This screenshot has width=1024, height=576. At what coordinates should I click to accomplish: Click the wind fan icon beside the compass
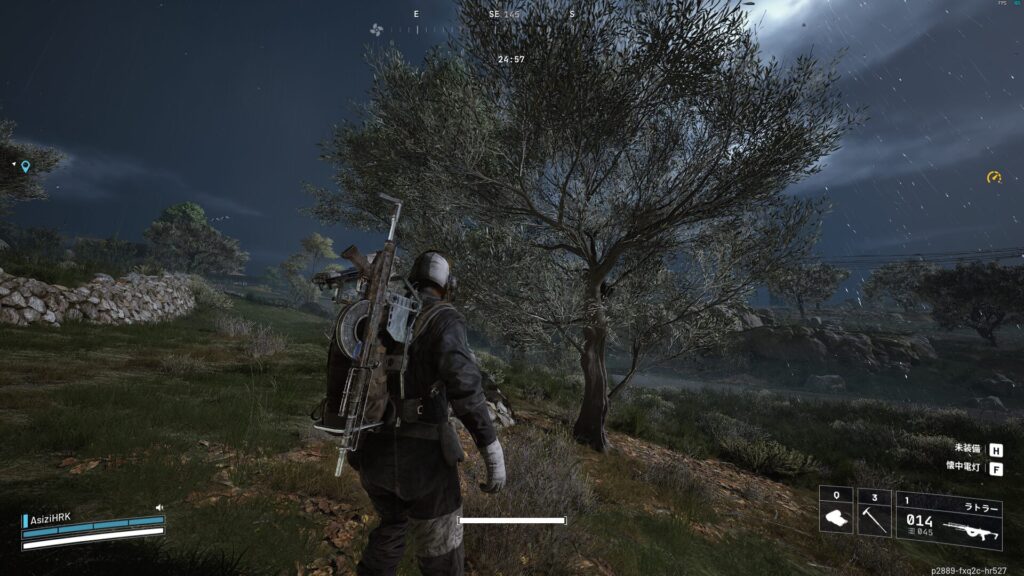tap(376, 30)
